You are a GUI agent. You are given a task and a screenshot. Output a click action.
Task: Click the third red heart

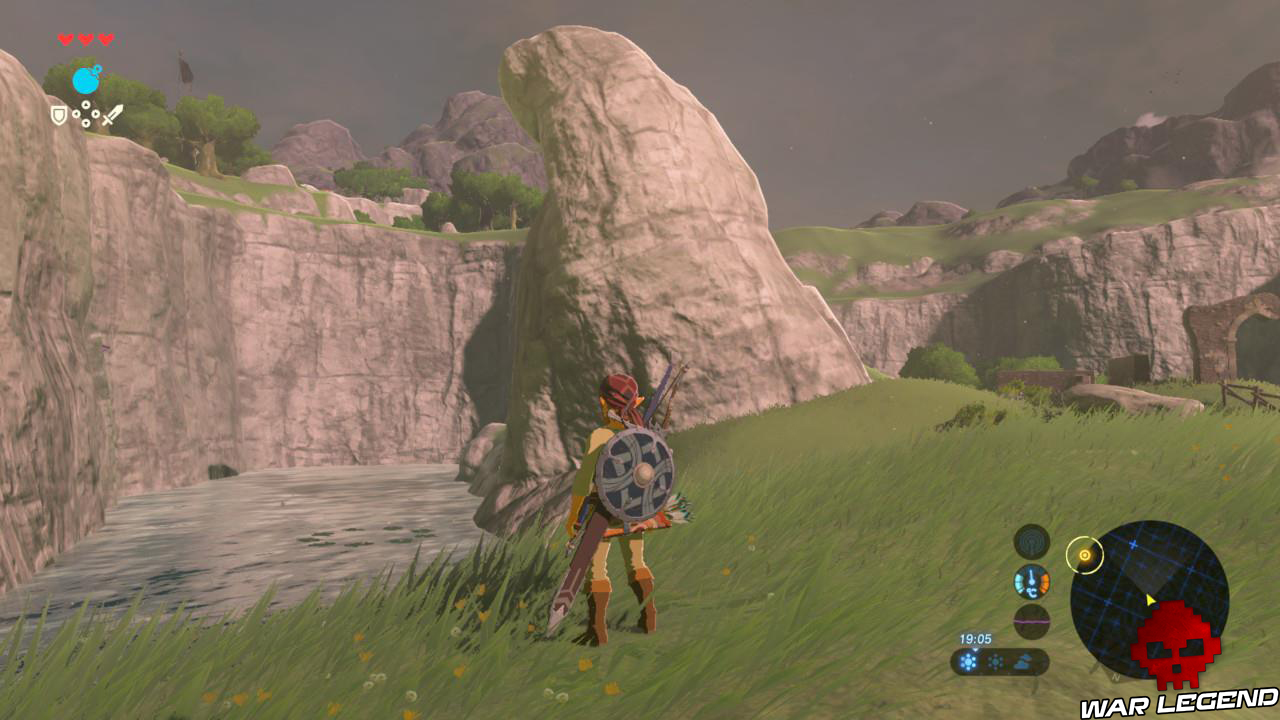click(x=106, y=39)
